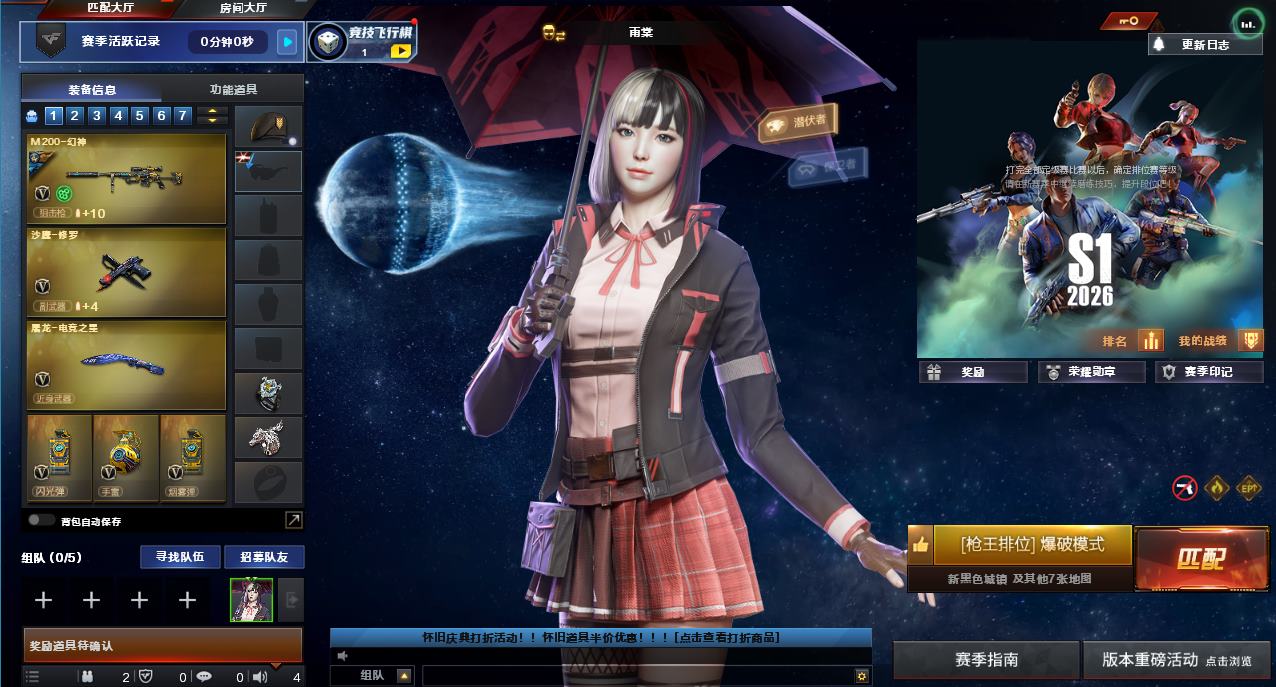Viewport: 1276px width, 687px height.
Task: Select the M200-幻神 sniper rifle slot
Action: pyautogui.click(x=127, y=178)
